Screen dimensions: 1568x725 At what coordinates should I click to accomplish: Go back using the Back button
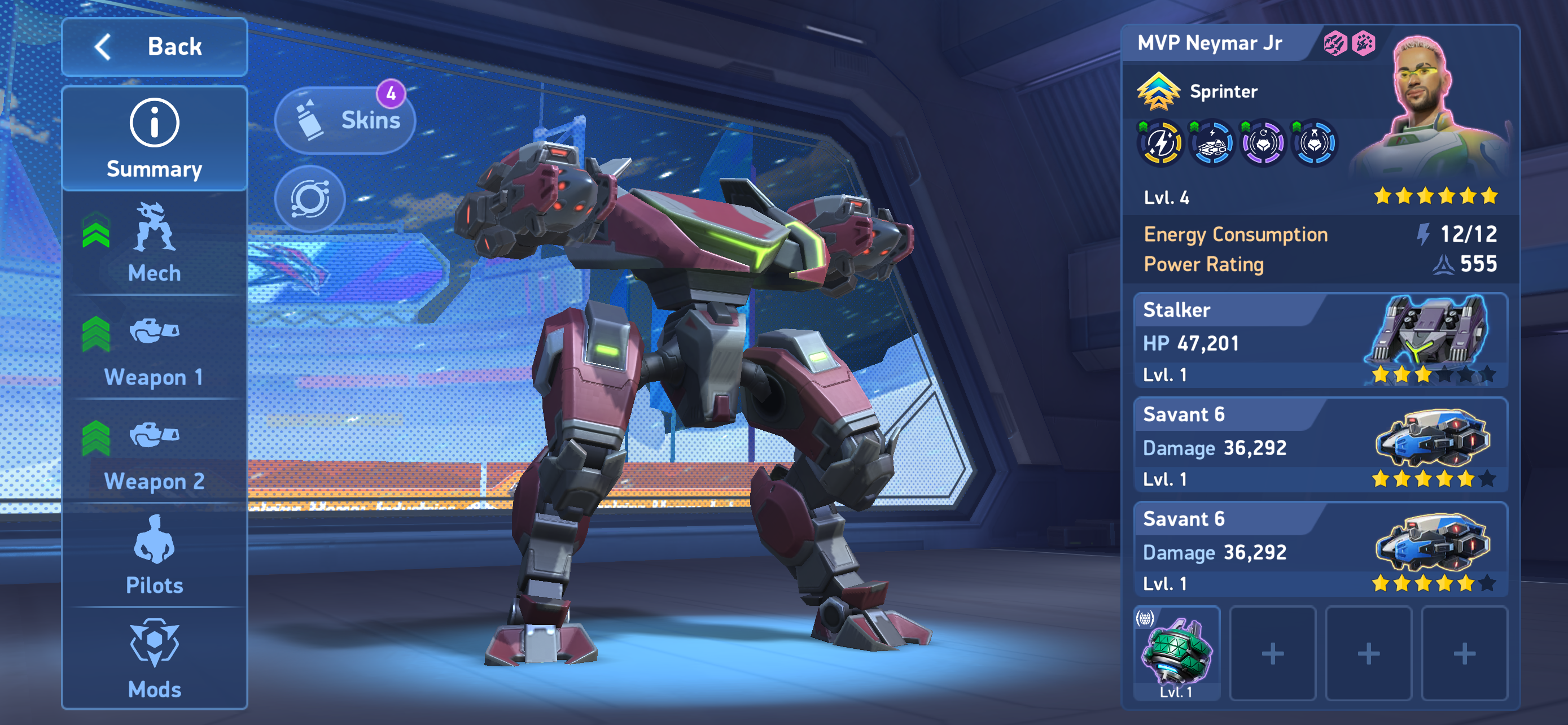click(x=154, y=47)
